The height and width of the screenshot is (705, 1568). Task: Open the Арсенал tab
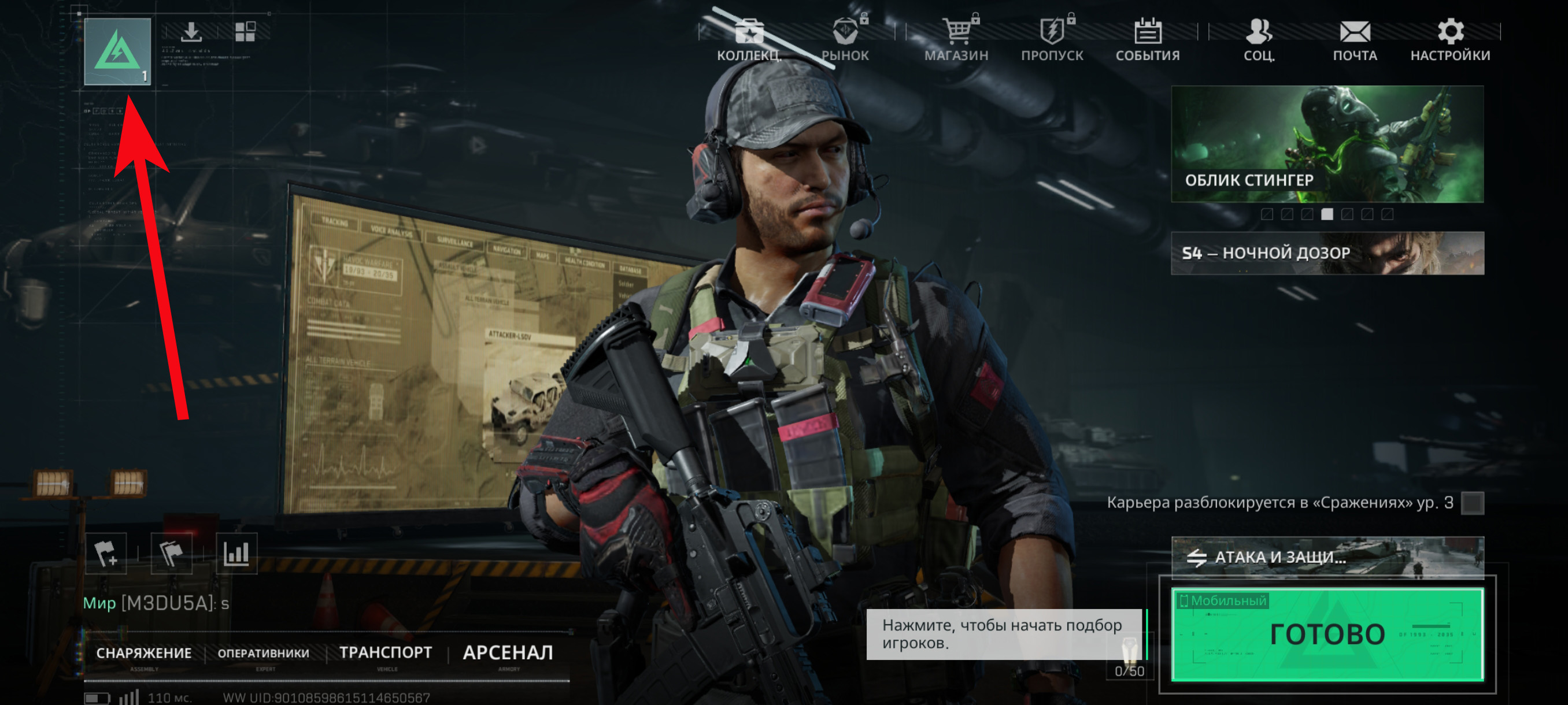tap(508, 652)
